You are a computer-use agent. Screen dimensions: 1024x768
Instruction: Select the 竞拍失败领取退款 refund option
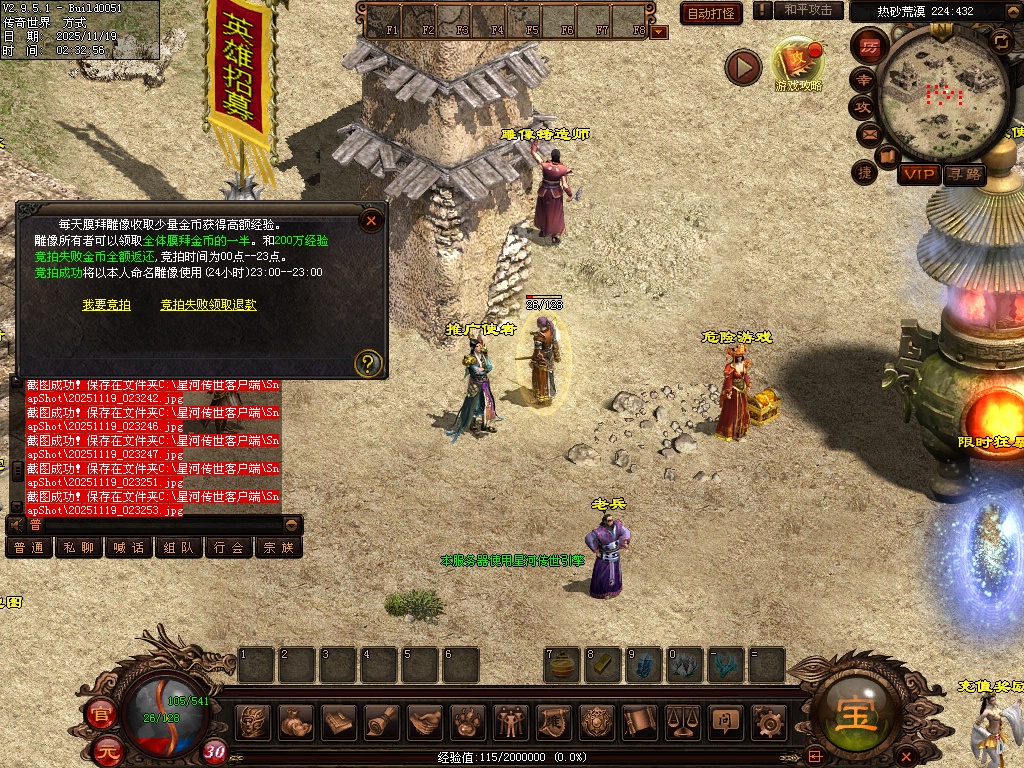pyautogui.click(x=208, y=305)
